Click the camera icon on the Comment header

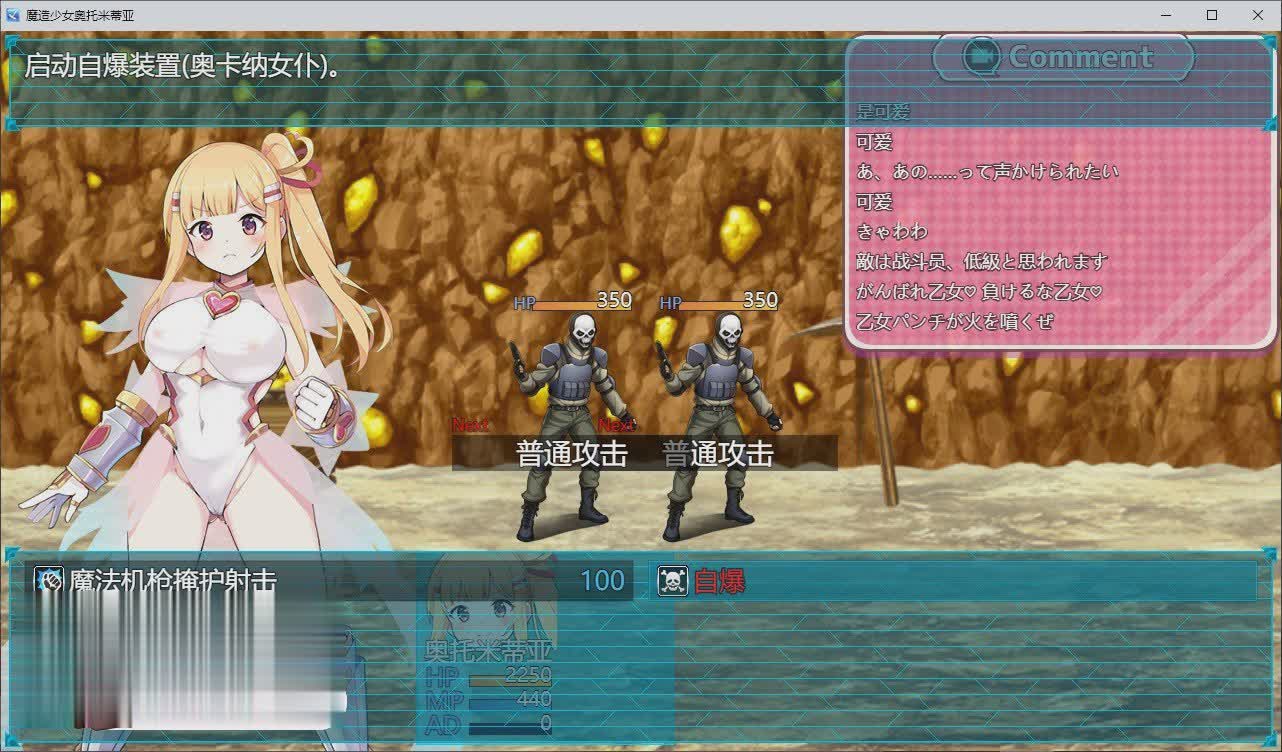pos(983,57)
